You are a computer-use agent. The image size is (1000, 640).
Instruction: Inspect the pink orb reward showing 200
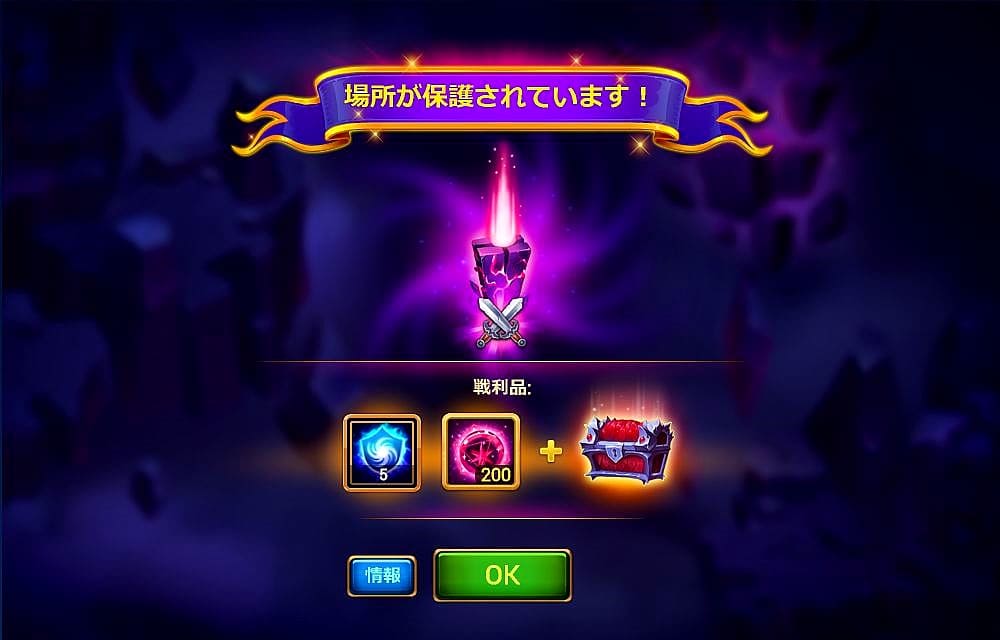(x=480, y=453)
